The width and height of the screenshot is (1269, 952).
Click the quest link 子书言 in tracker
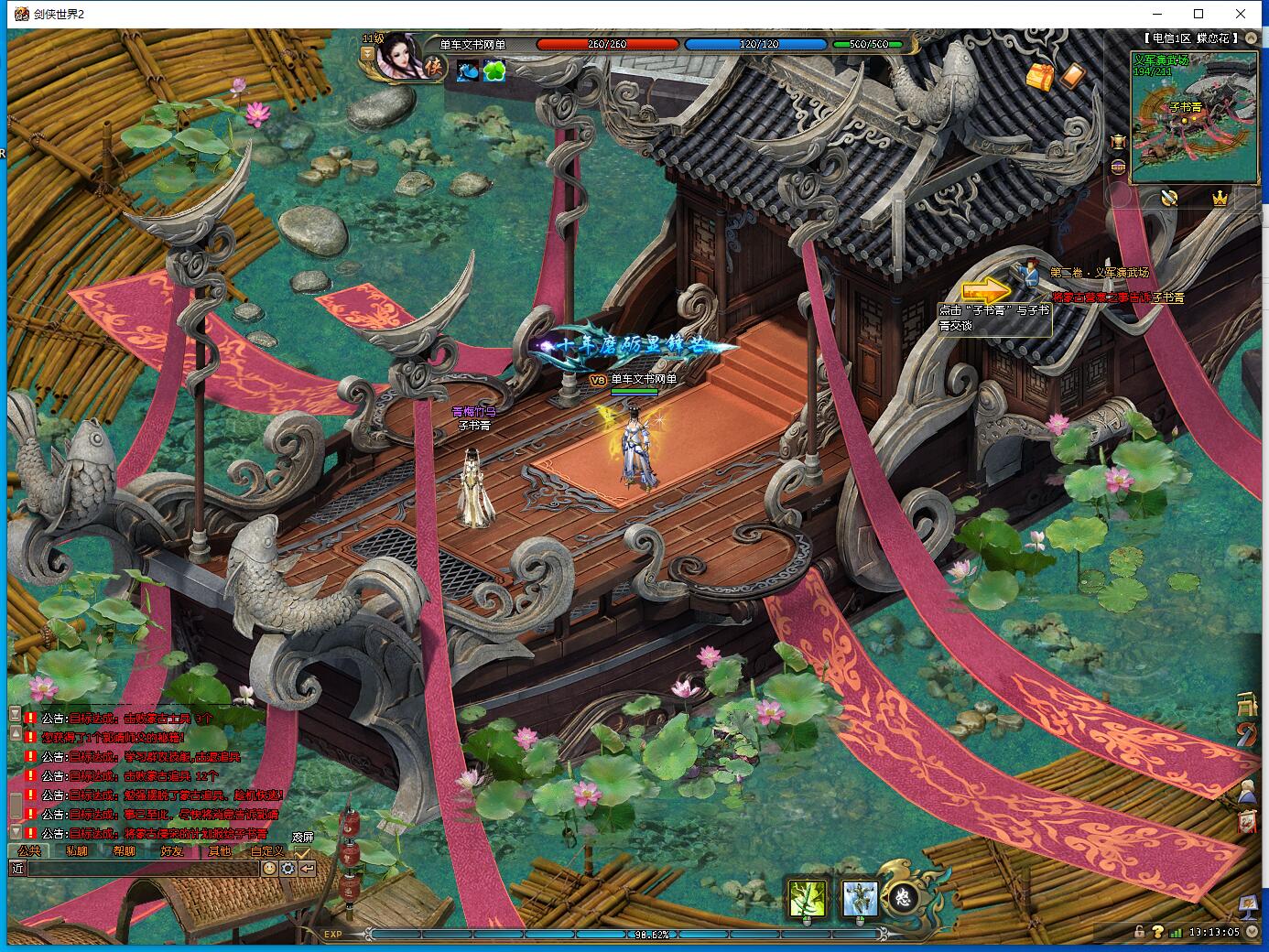(x=1167, y=297)
